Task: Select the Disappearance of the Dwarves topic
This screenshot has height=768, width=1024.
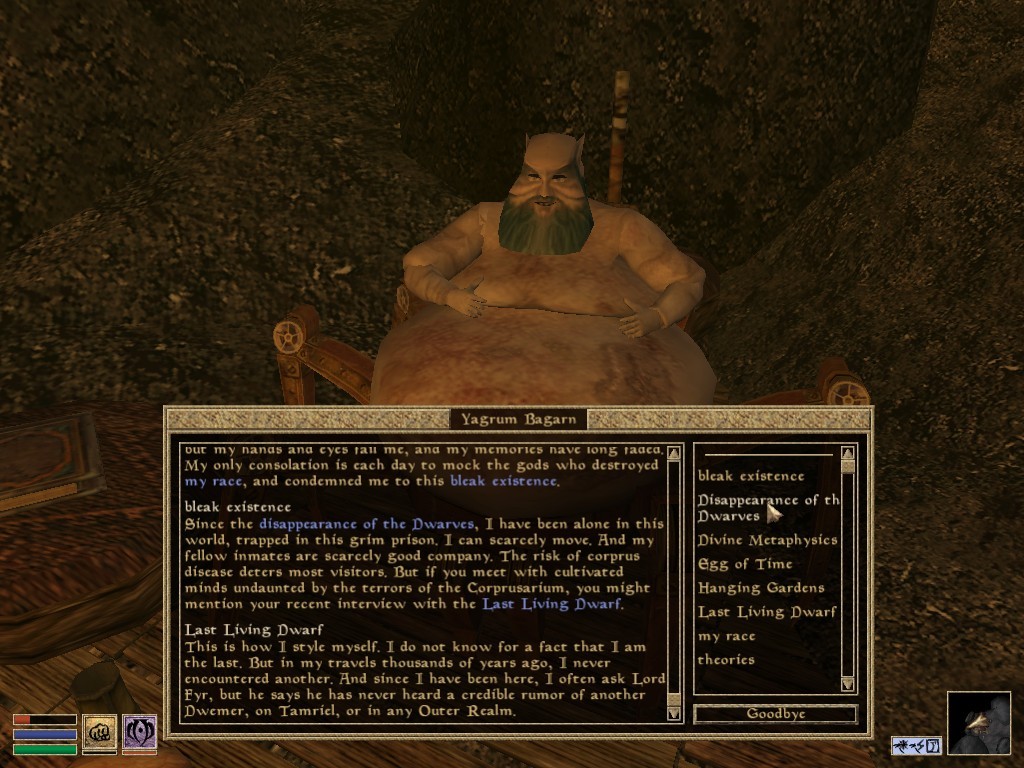Action: (x=766, y=507)
